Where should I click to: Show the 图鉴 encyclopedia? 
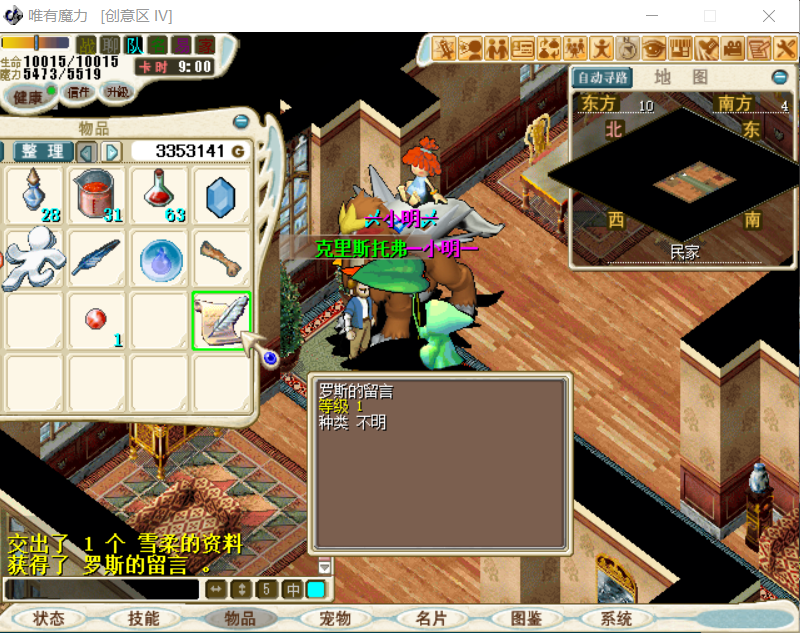tap(526, 619)
